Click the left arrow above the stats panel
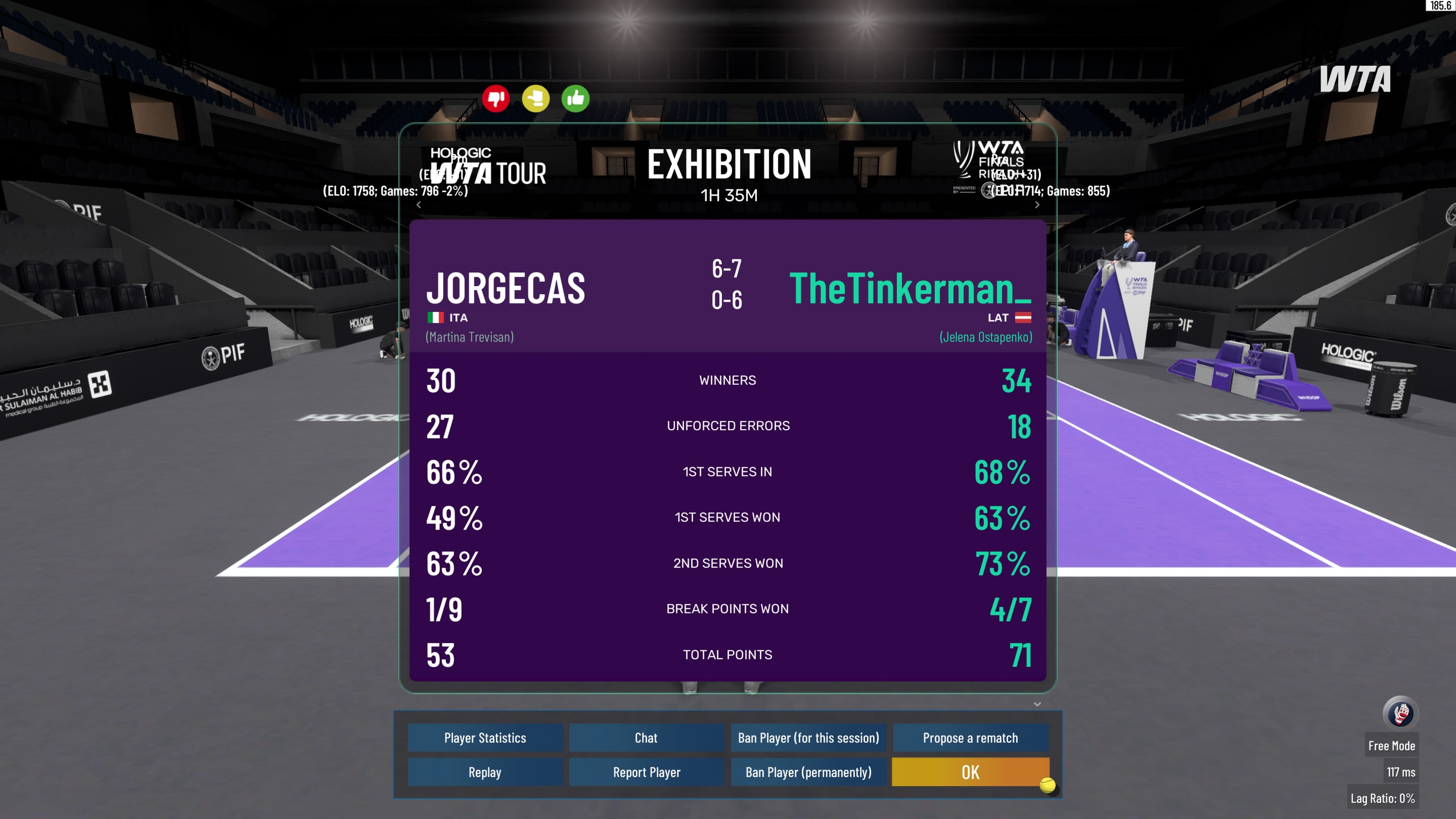Screen dimensions: 1456x819 coord(419,205)
